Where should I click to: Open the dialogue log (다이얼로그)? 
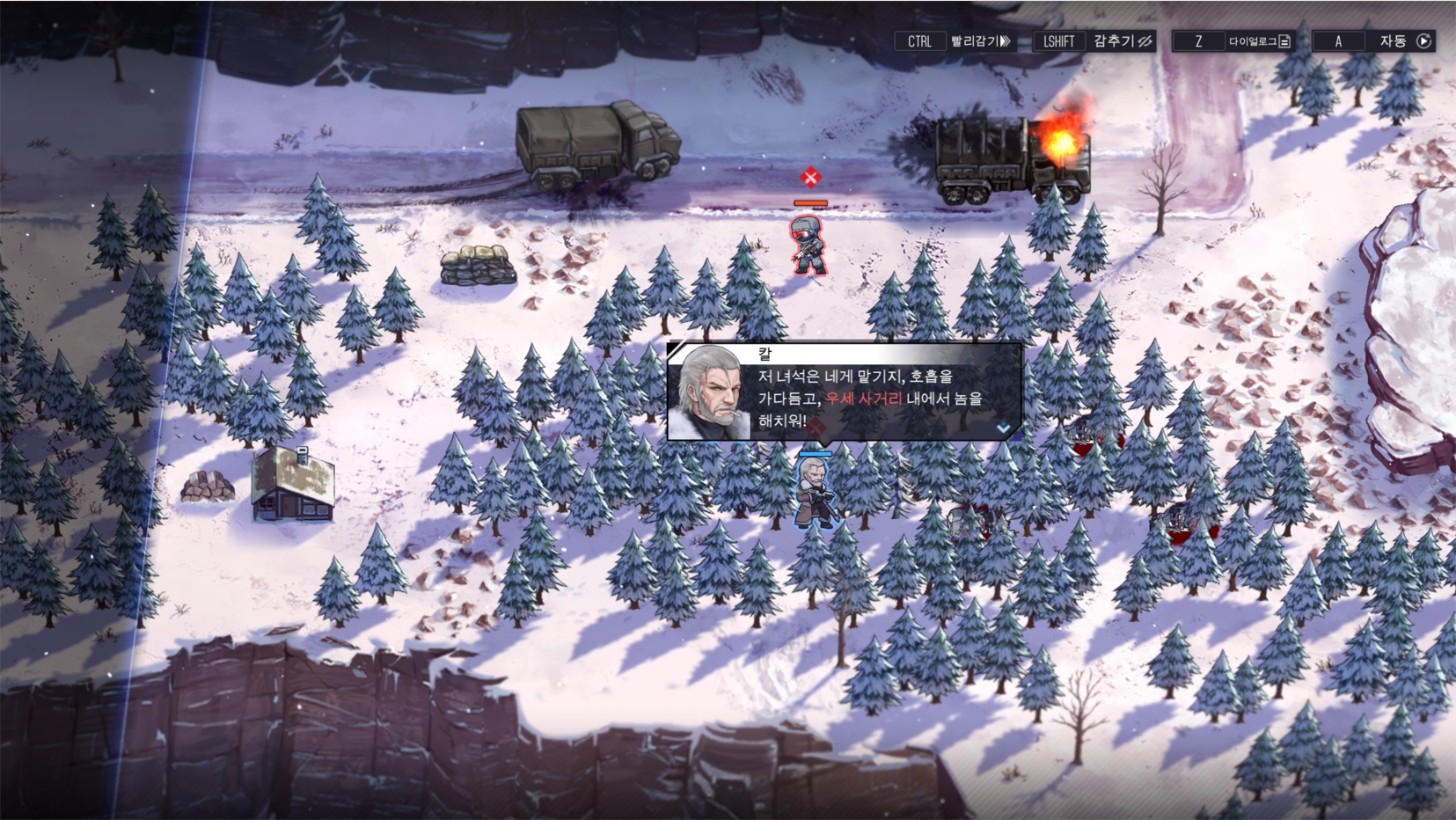pyautogui.click(x=1260, y=41)
